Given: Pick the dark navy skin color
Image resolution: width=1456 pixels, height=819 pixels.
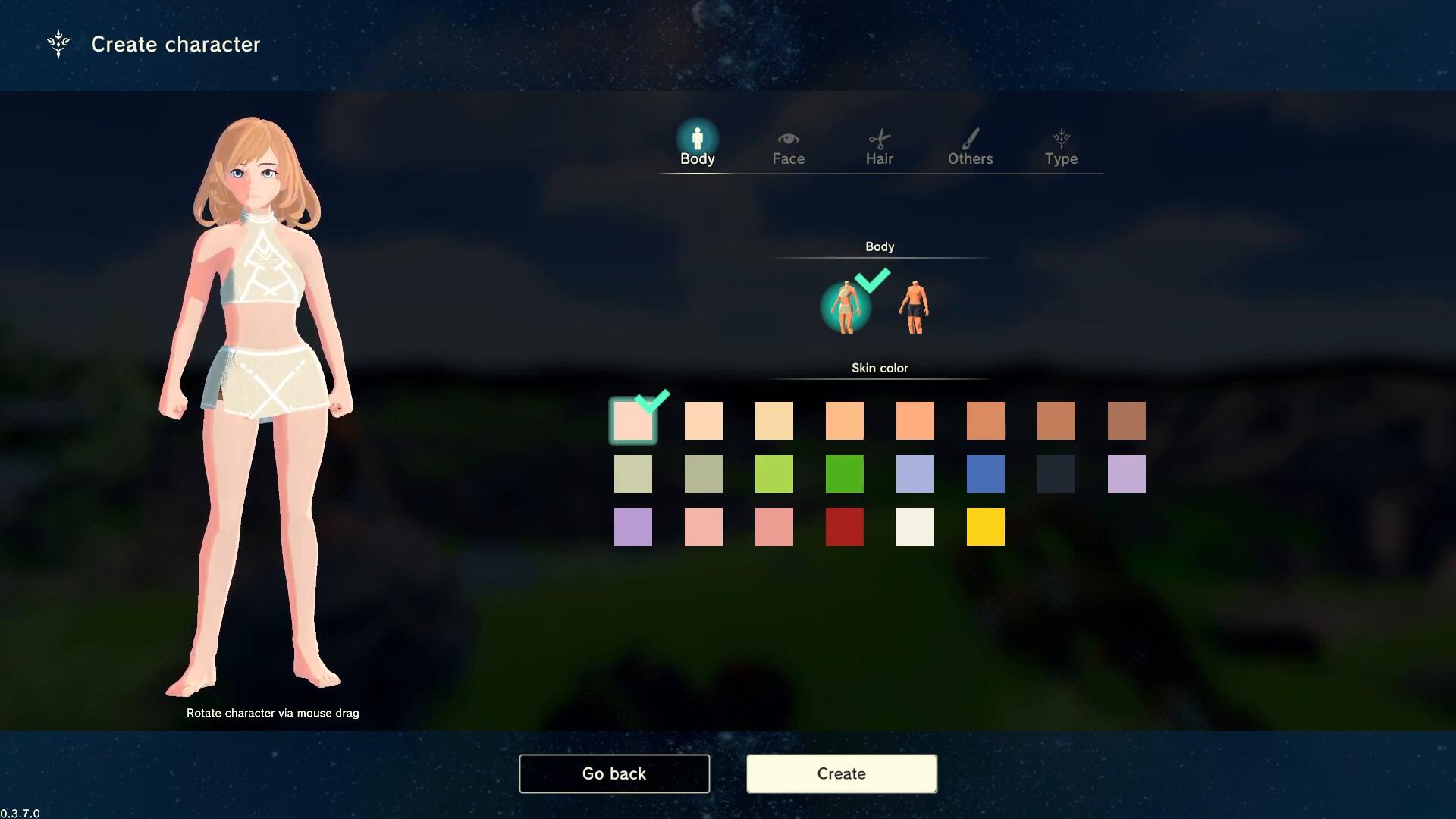Looking at the screenshot, I should 1056,474.
